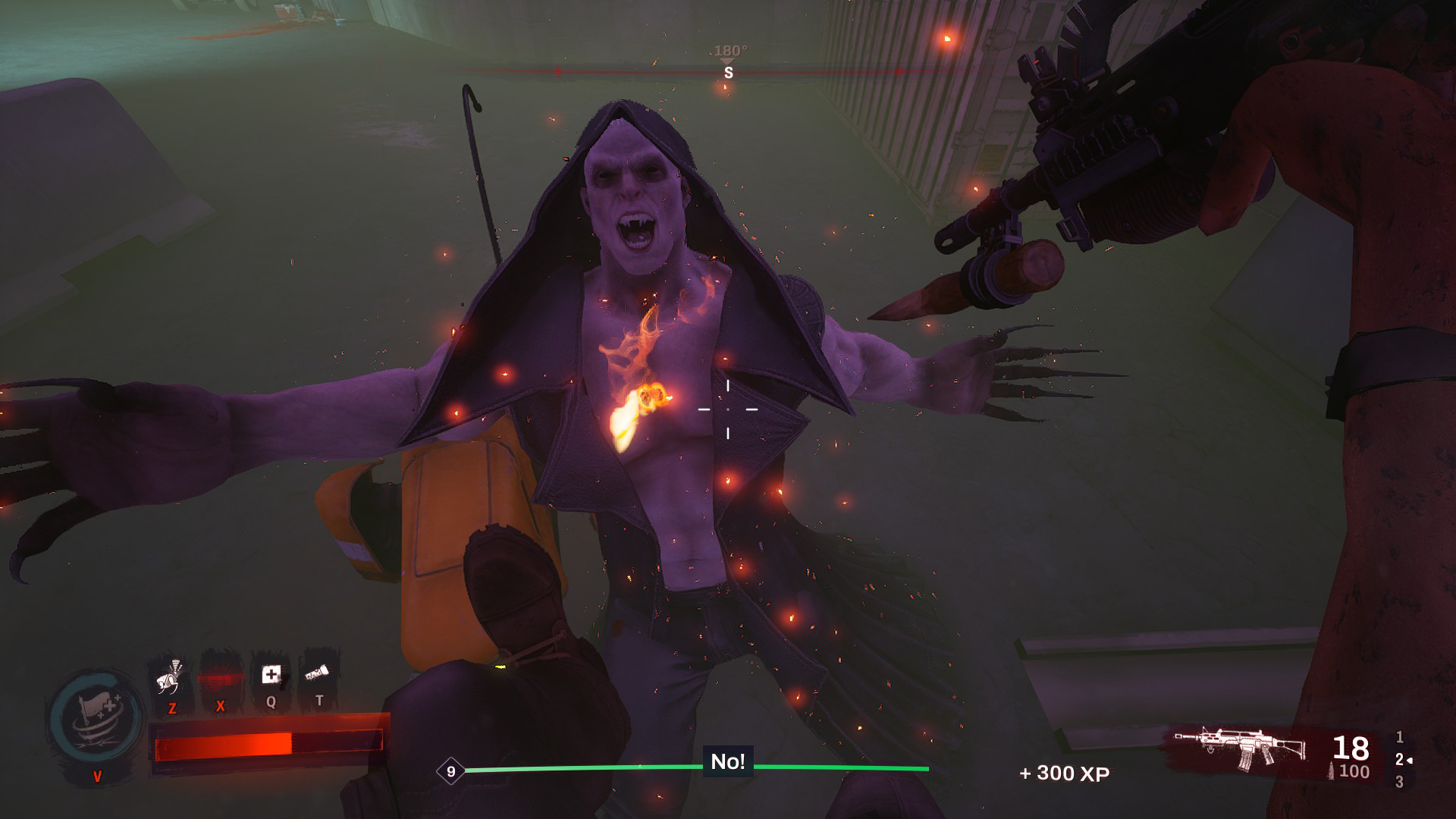Click the level 9 diamond badge
The image size is (1456, 819).
click(x=451, y=772)
